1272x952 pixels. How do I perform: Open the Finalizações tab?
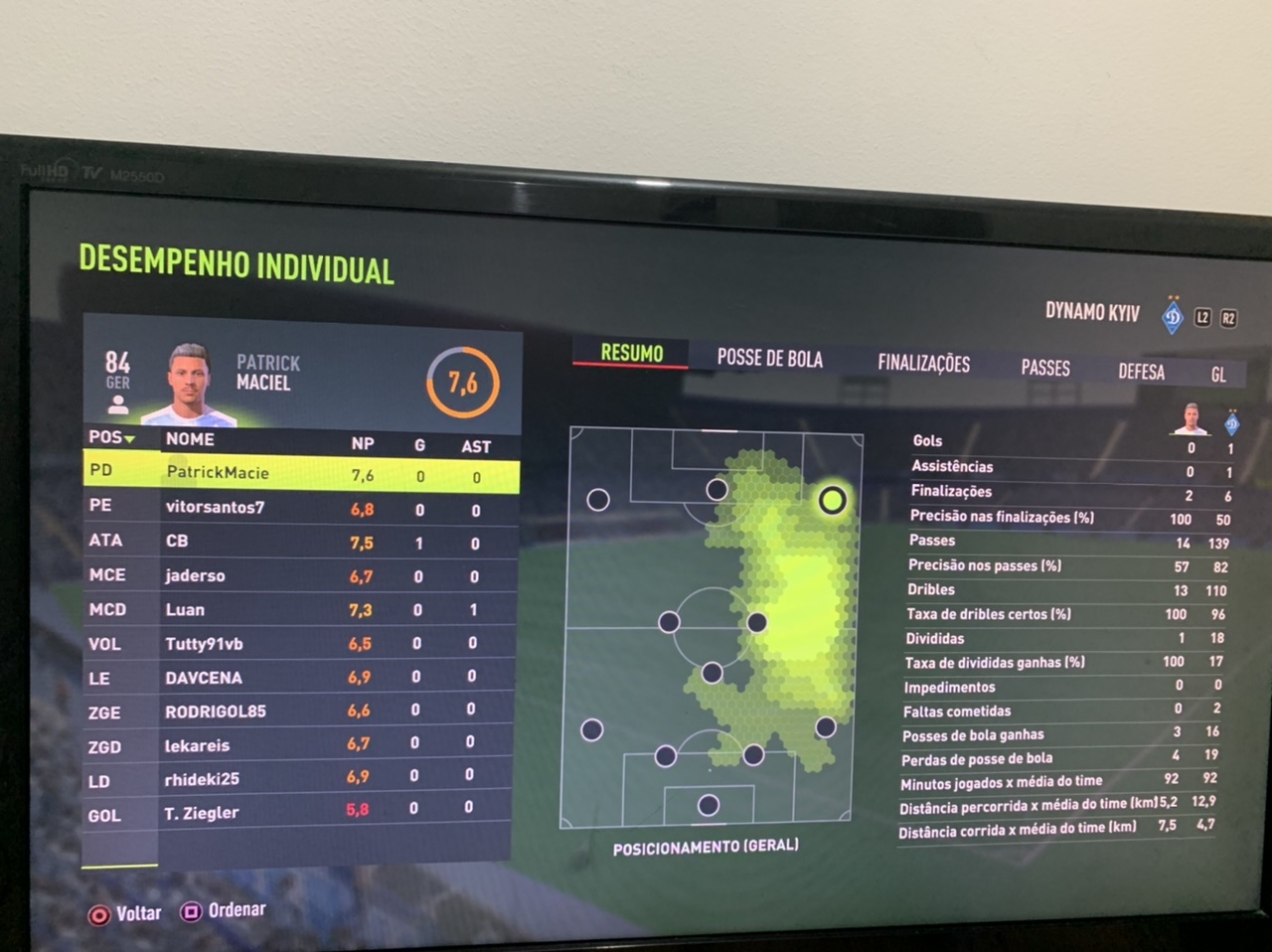pos(923,364)
